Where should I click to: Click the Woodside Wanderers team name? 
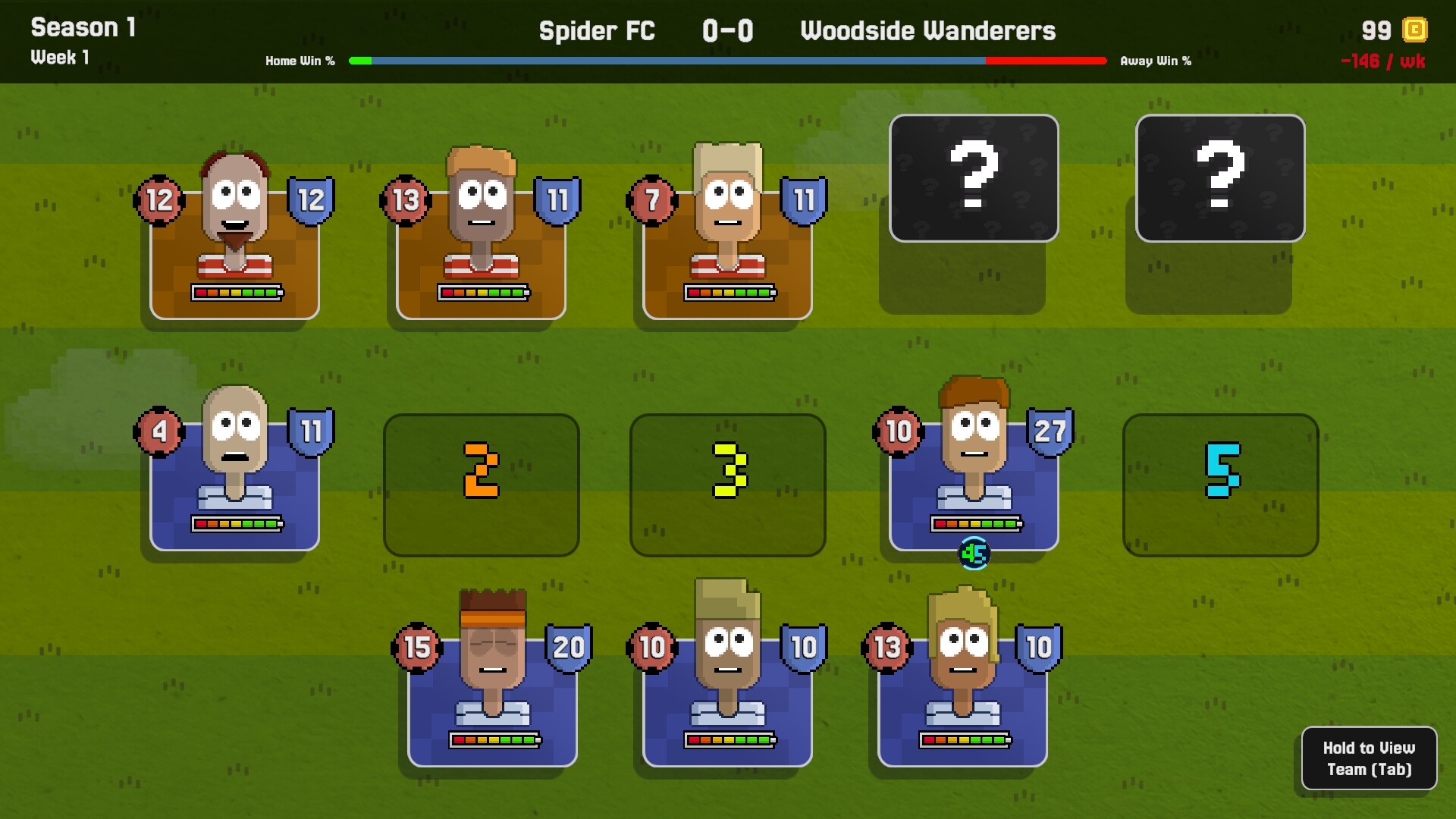coord(928,31)
